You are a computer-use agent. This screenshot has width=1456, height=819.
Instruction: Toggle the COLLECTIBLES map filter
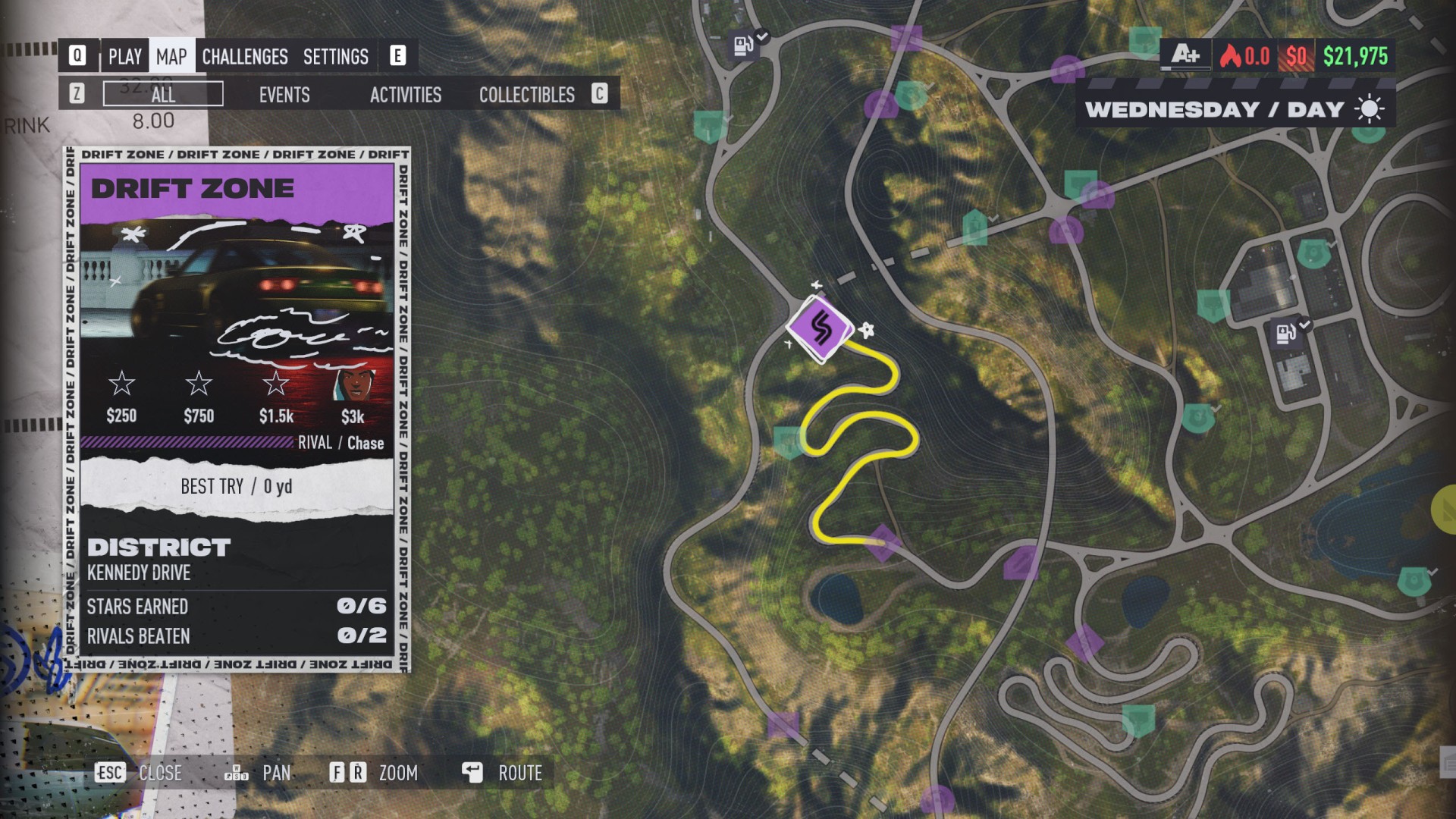tap(526, 95)
